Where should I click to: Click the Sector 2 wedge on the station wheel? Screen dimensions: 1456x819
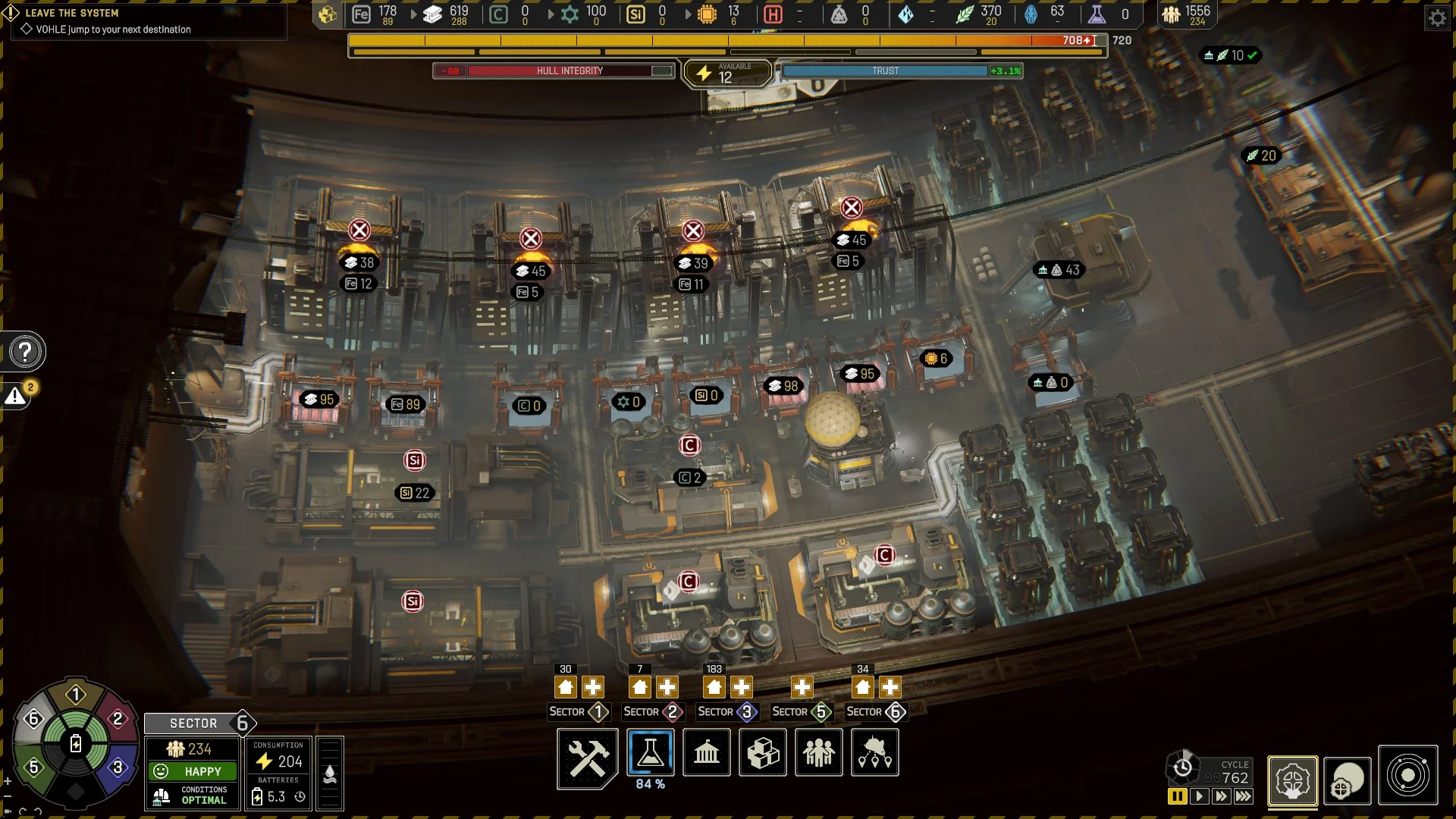click(117, 718)
